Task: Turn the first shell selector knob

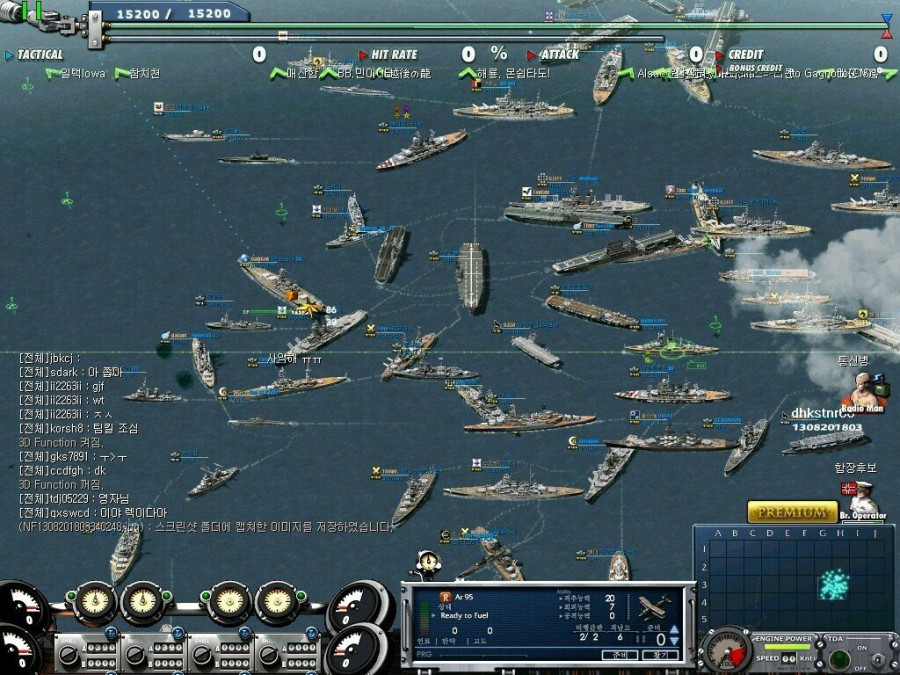Action: 70,654
